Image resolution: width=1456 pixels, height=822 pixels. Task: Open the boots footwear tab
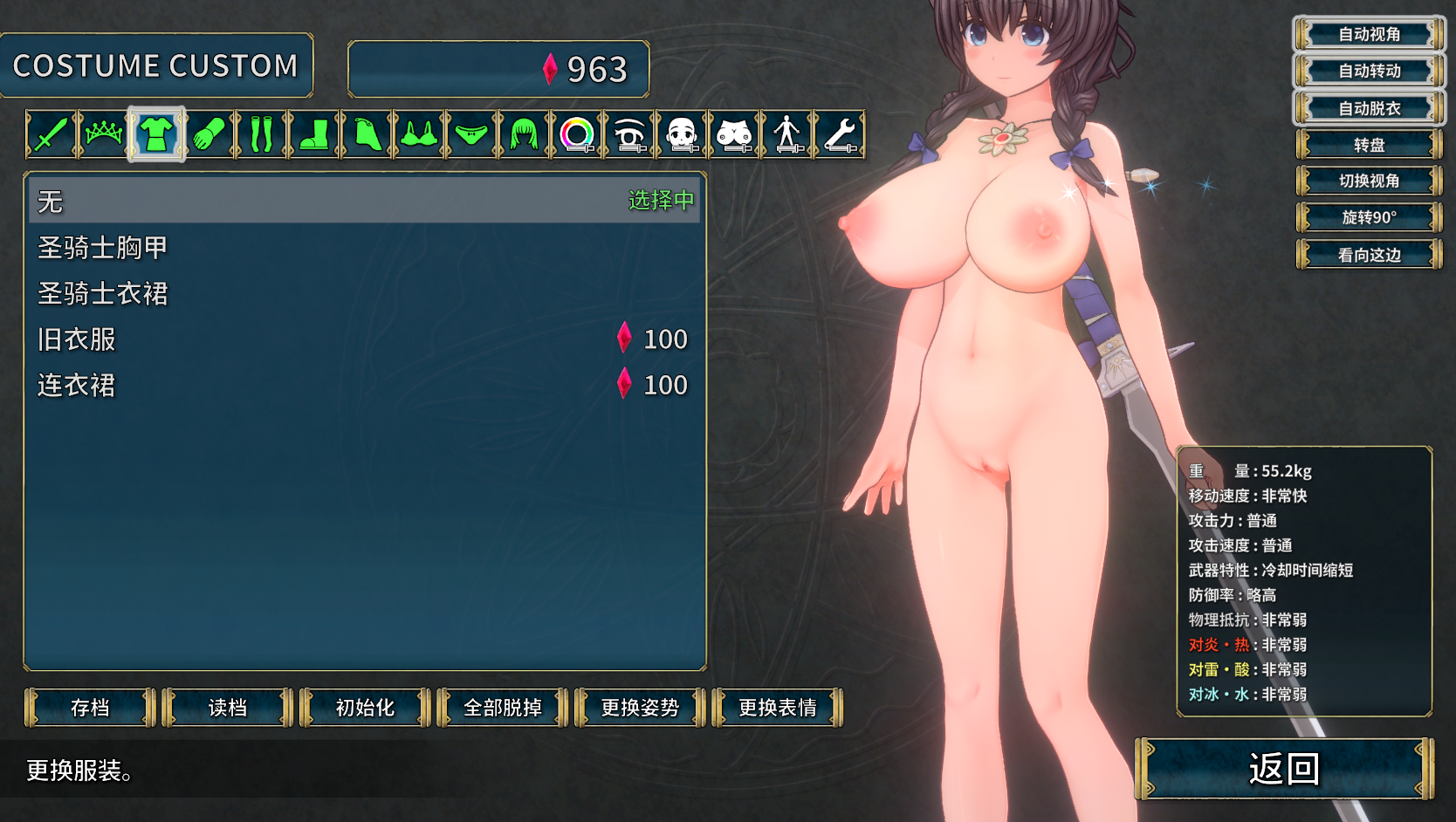[313, 134]
